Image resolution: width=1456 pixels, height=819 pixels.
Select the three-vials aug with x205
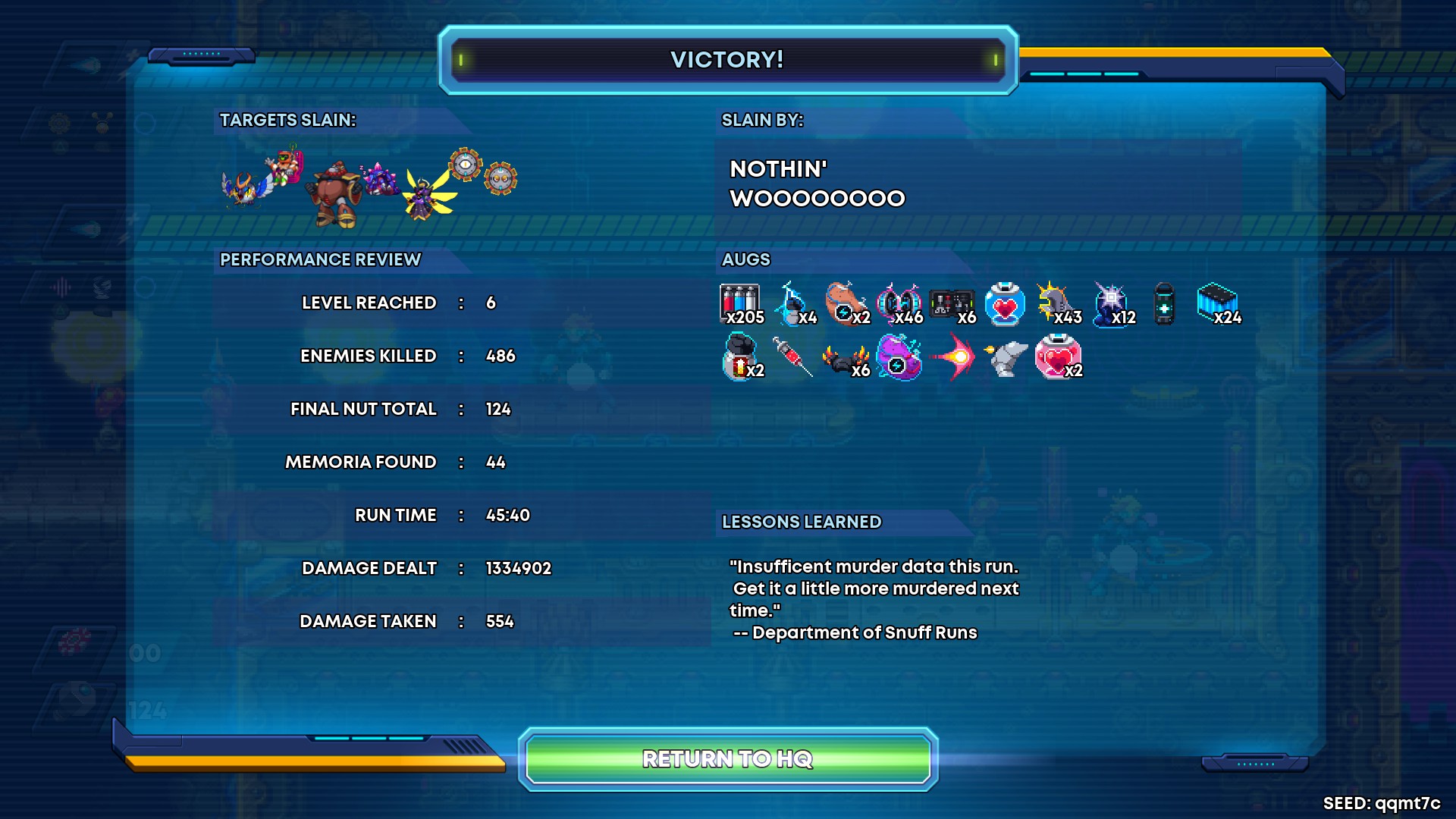(740, 304)
